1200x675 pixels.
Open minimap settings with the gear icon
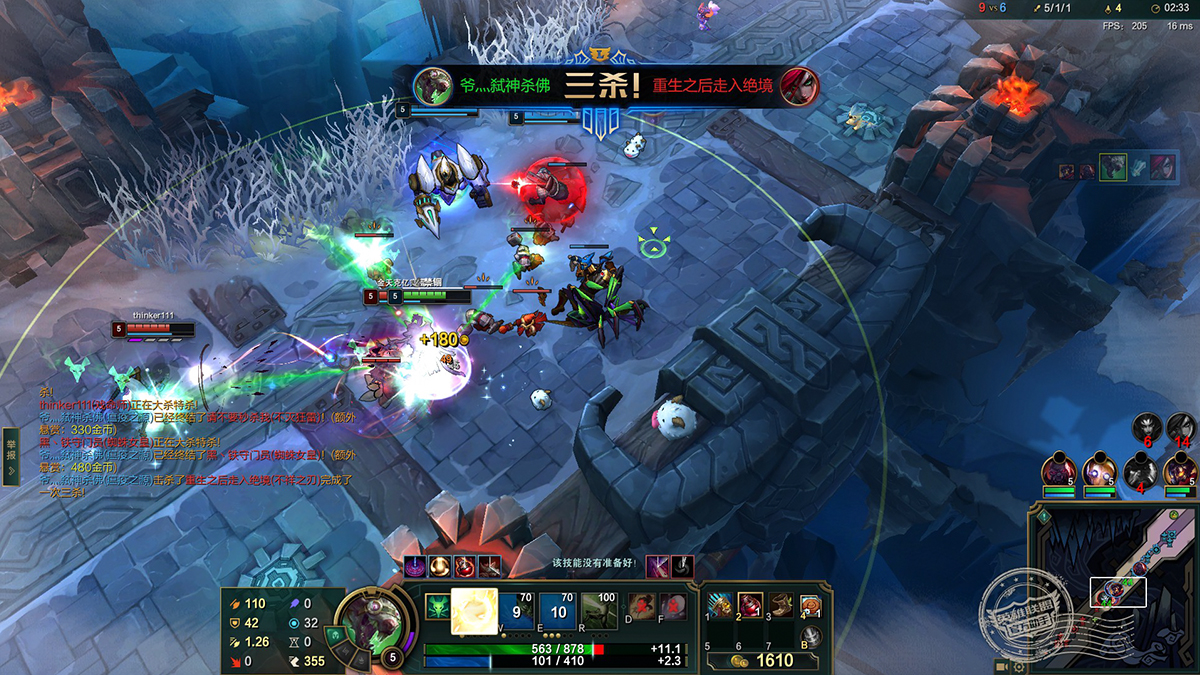[1018, 666]
